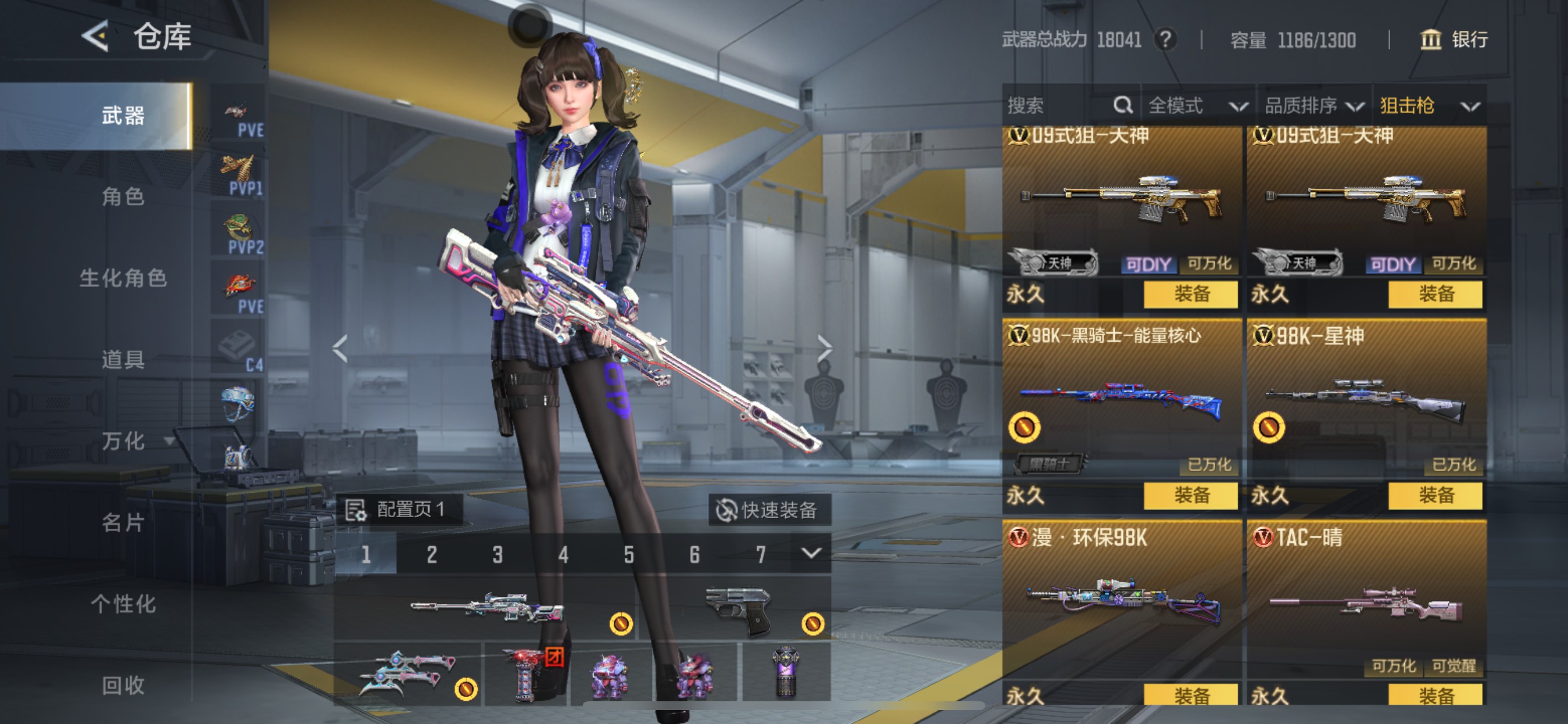Open the 银行 bank
This screenshot has height=724, width=1568.
pos(1454,40)
